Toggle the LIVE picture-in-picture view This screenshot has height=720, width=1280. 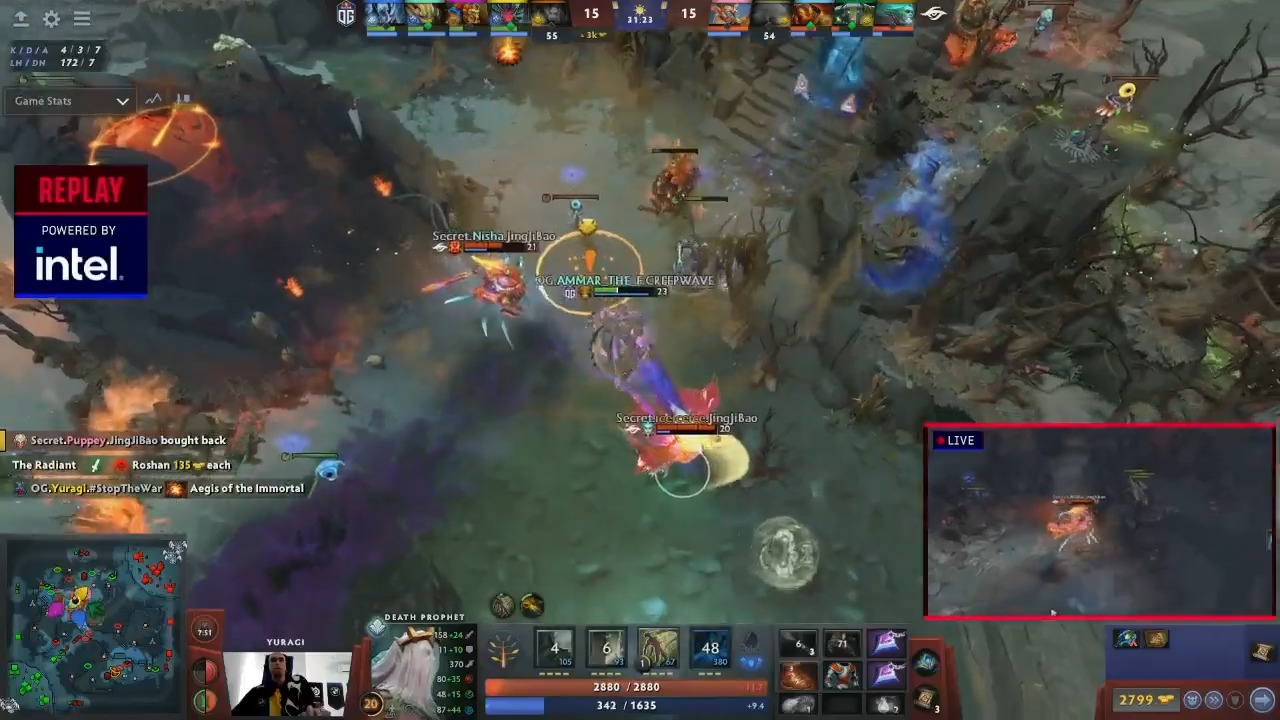pos(957,440)
